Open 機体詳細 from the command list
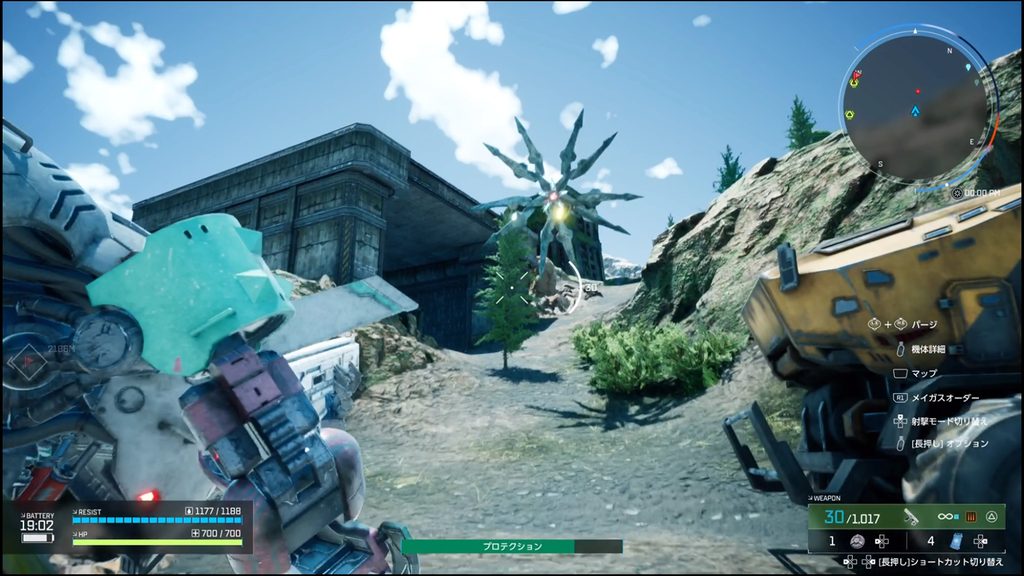 pyautogui.click(x=929, y=349)
